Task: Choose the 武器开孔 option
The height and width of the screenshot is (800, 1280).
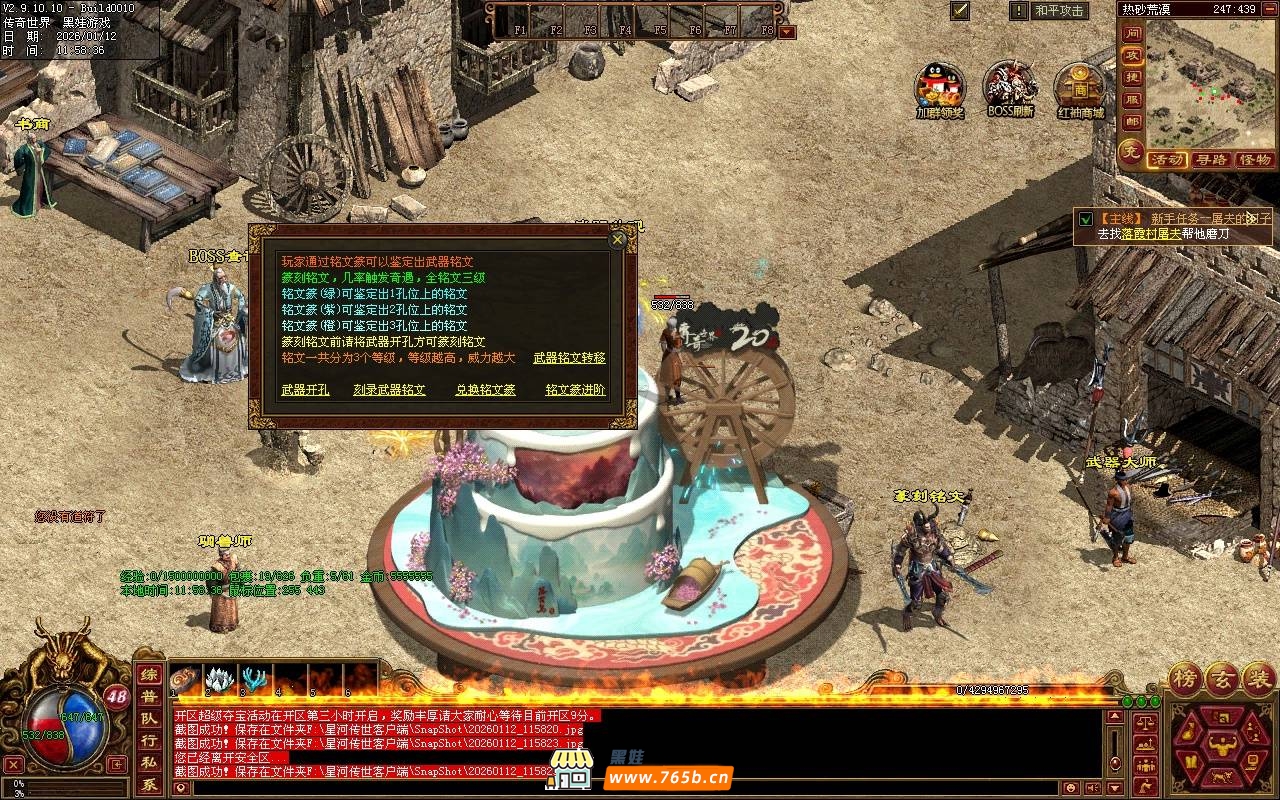Action: pyautogui.click(x=305, y=390)
